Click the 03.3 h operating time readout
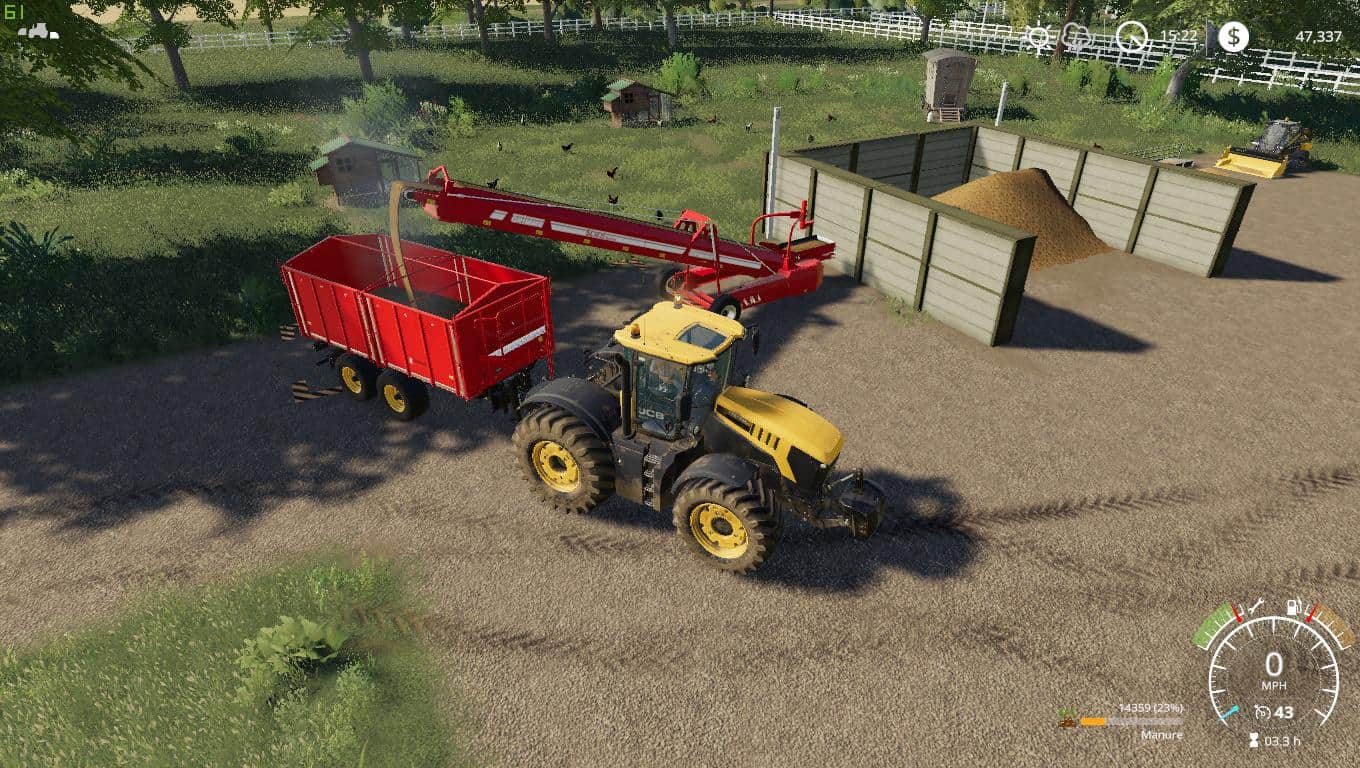The width and height of the screenshot is (1360, 768). (1283, 742)
